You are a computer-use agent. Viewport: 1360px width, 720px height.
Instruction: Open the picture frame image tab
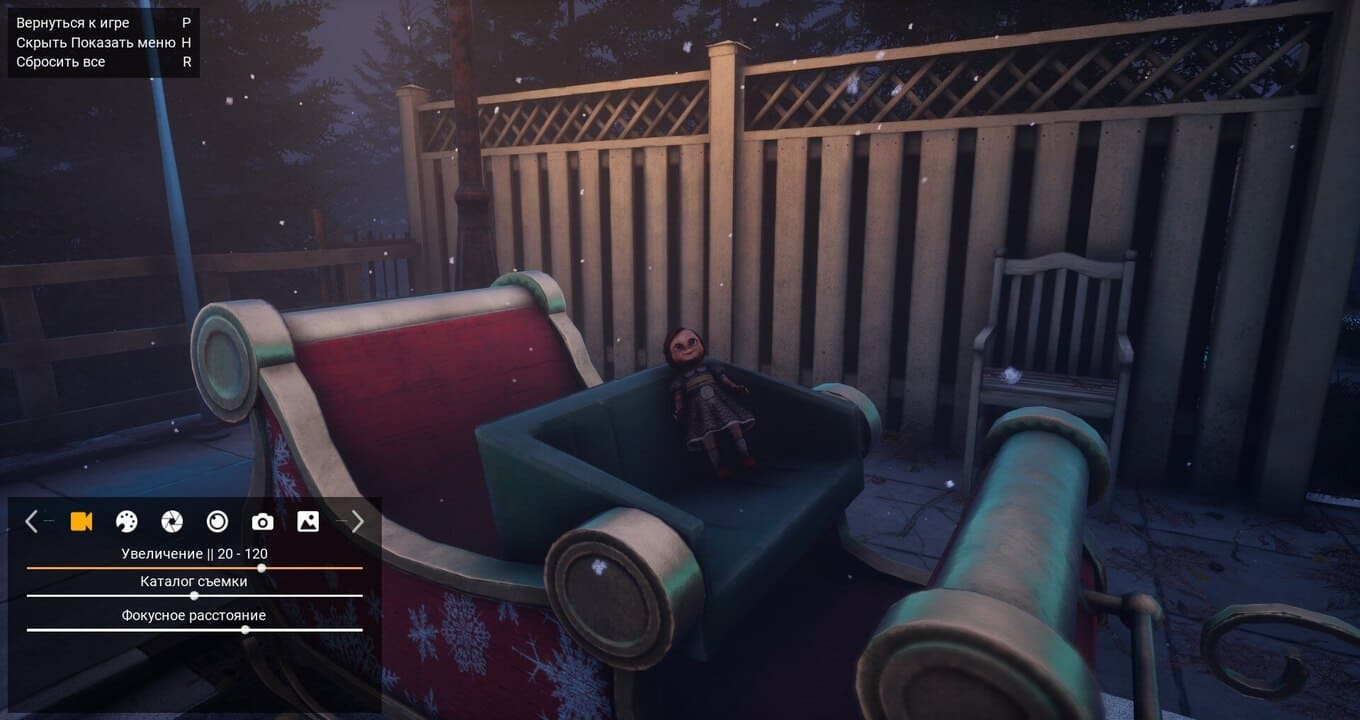(x=308, y=521)
